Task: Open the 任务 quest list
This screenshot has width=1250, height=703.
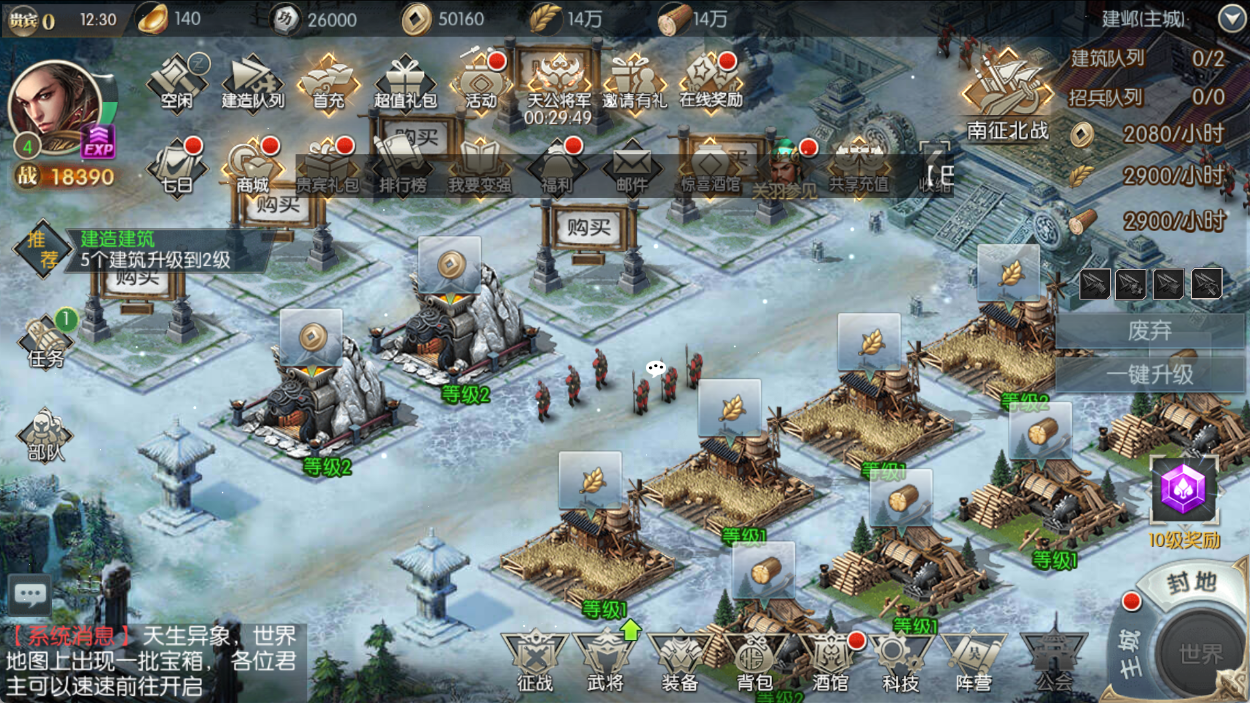Action: pos(46,342)
